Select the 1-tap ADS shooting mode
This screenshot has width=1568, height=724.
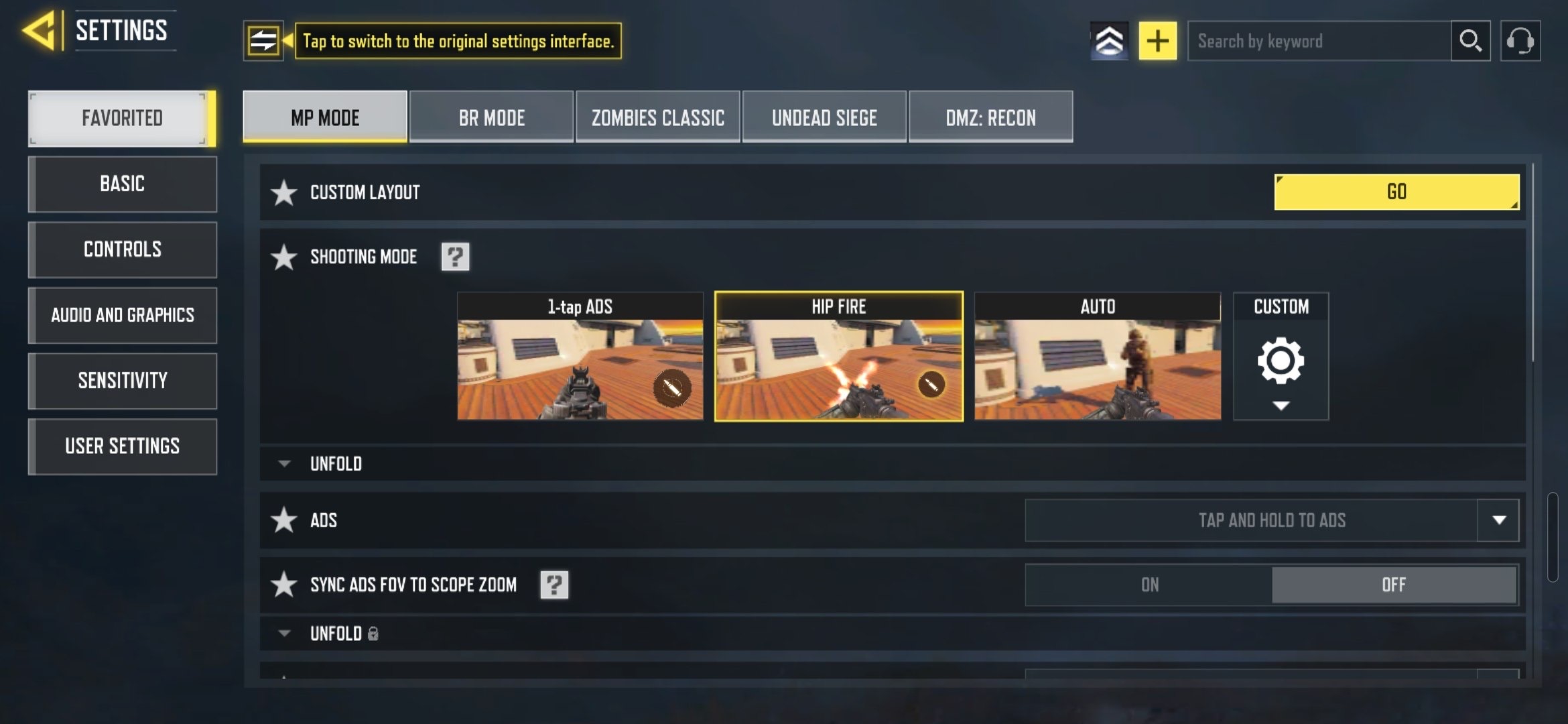pyautogui.click(x=580, y=357)
